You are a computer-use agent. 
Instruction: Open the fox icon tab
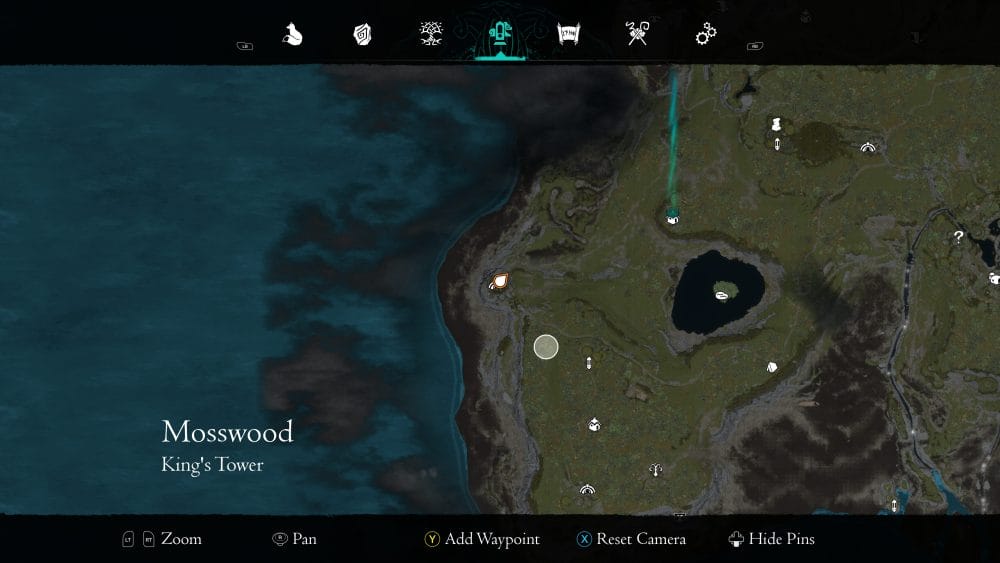pyautogui.click(x=292, y=35)
